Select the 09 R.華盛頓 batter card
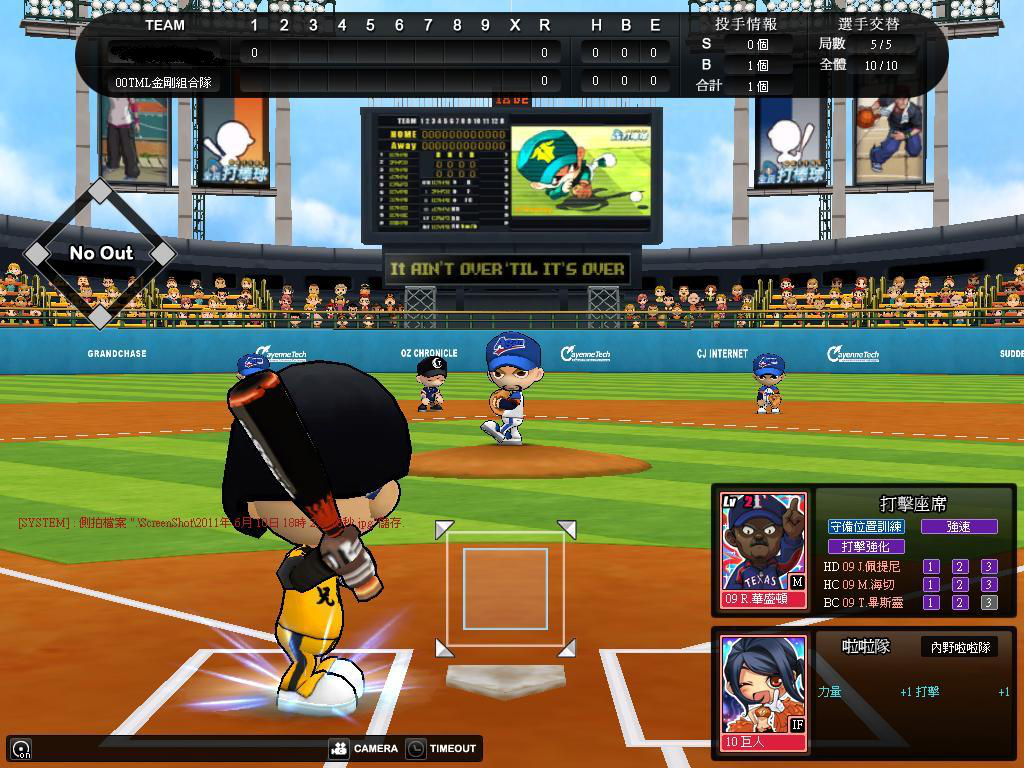 click(763, 550)
